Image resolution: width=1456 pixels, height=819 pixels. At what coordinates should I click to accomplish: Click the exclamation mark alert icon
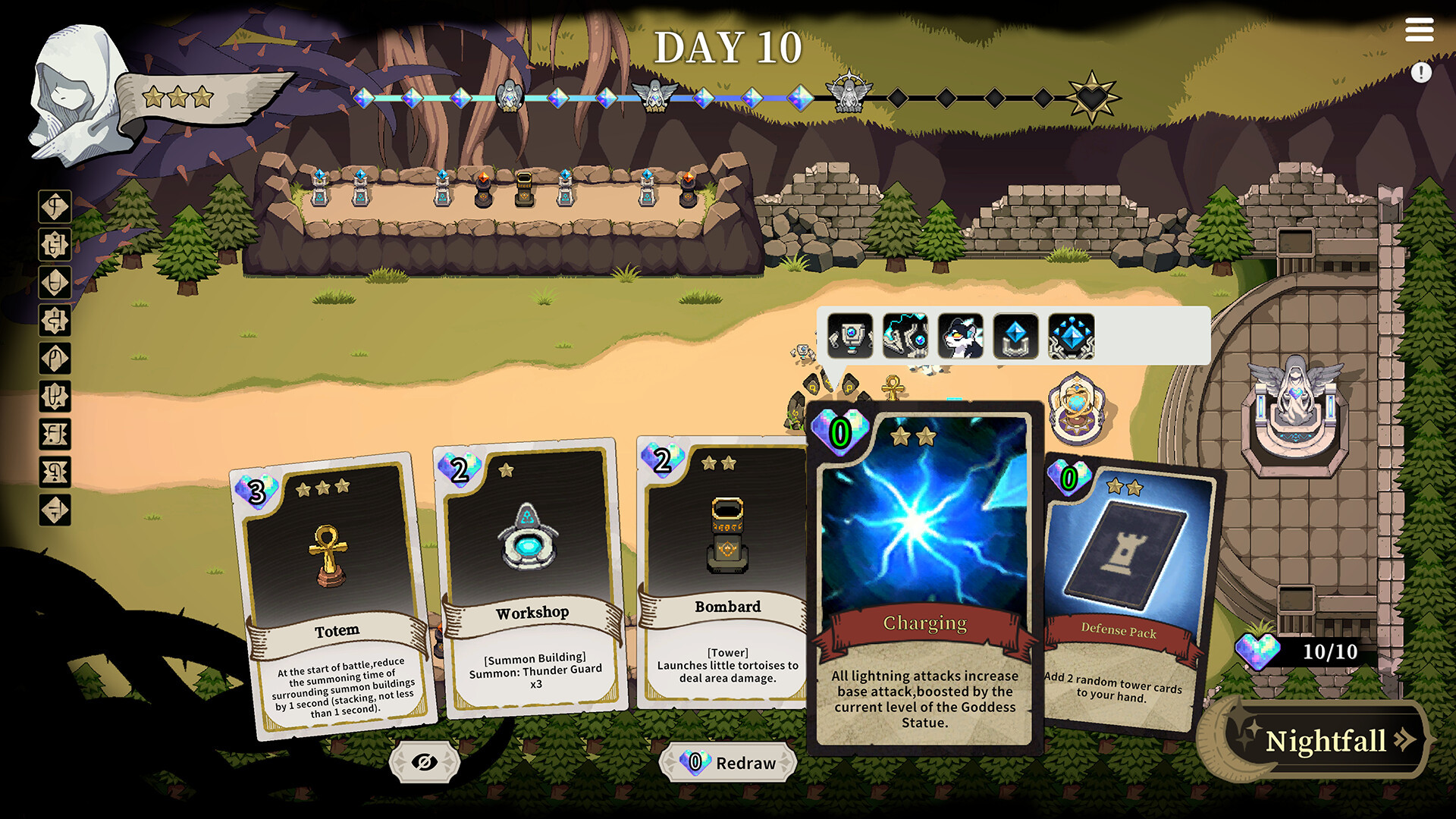tap(1421, 73)
